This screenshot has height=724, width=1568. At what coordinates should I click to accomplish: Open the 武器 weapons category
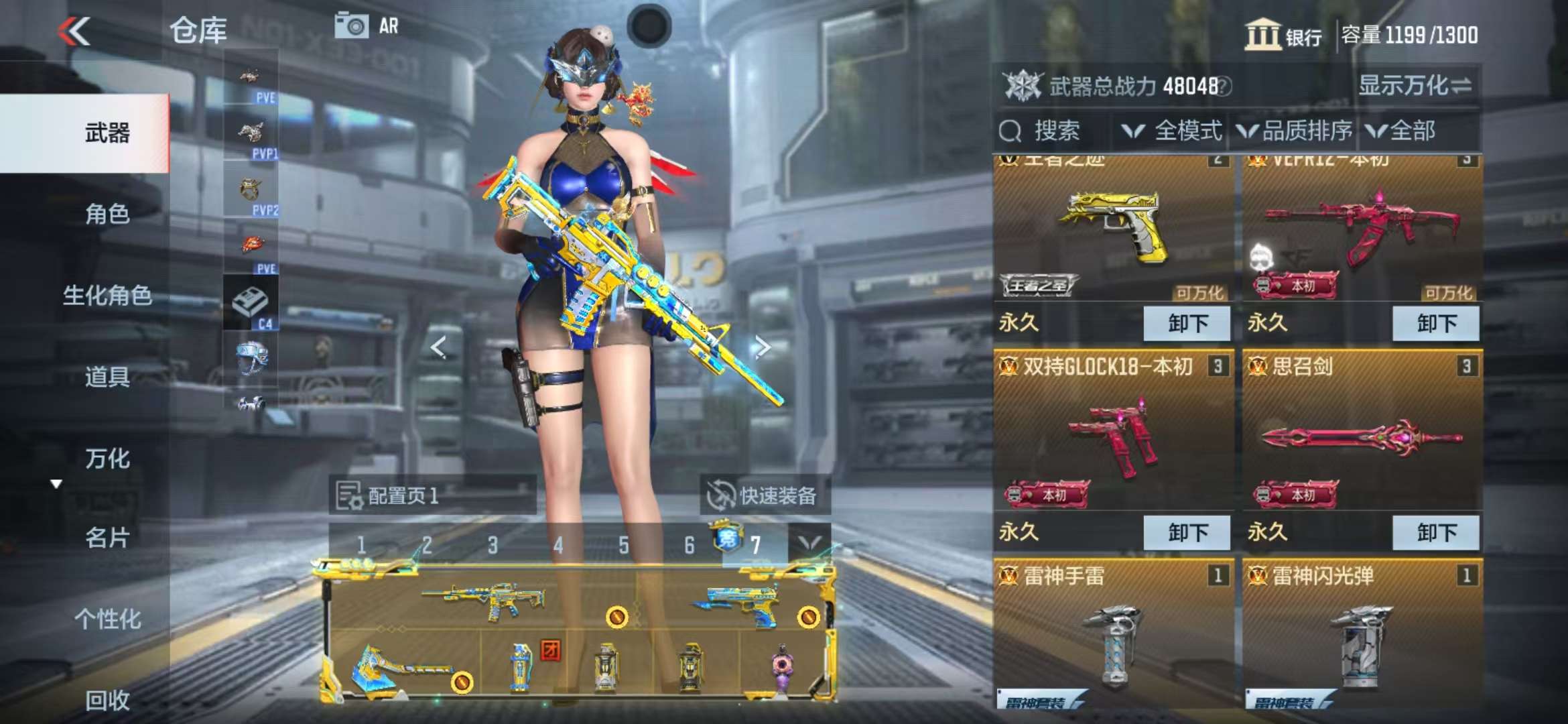tap(107, 133)
